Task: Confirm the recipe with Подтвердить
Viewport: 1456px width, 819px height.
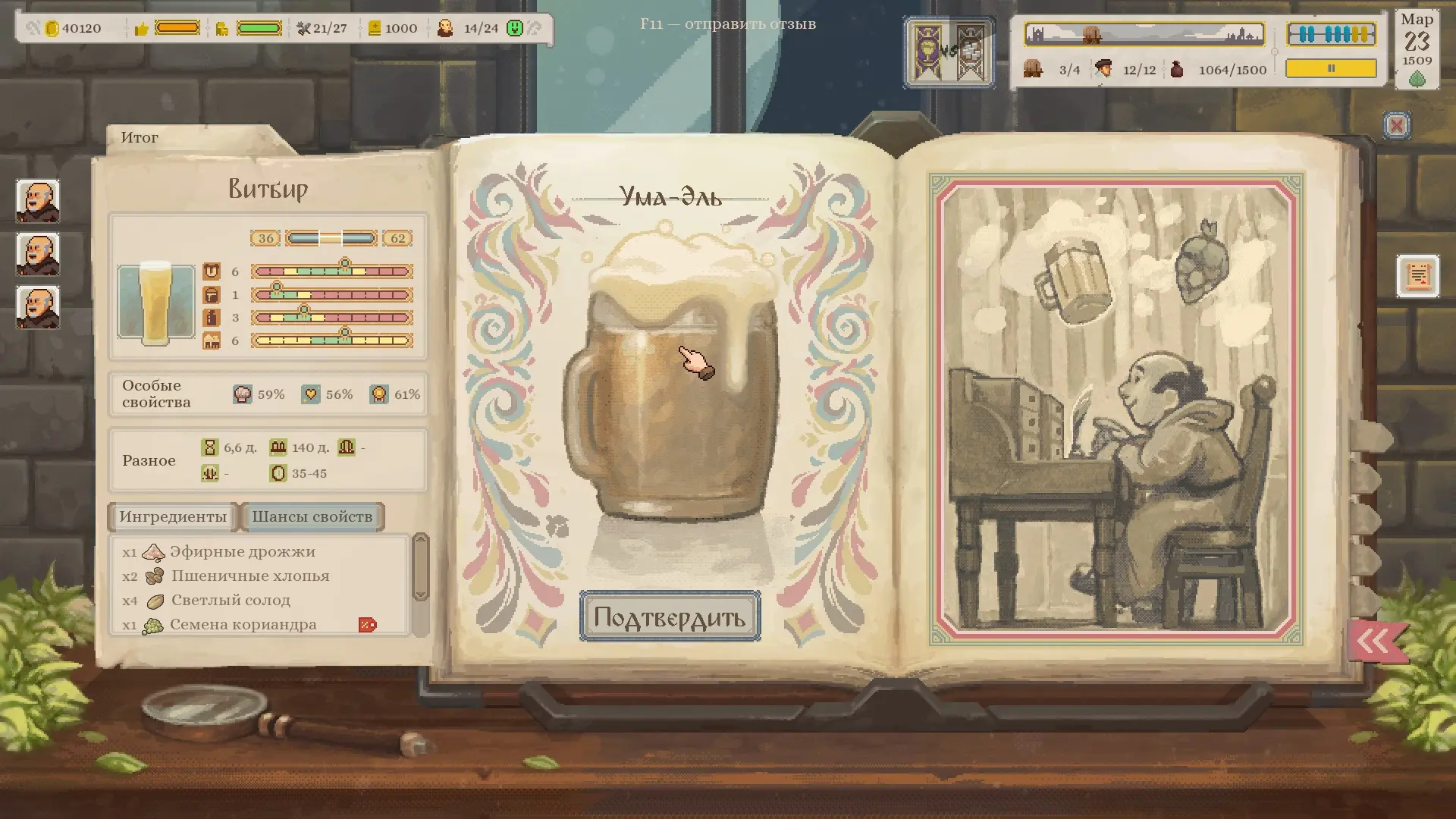Action: pos(670,617)
